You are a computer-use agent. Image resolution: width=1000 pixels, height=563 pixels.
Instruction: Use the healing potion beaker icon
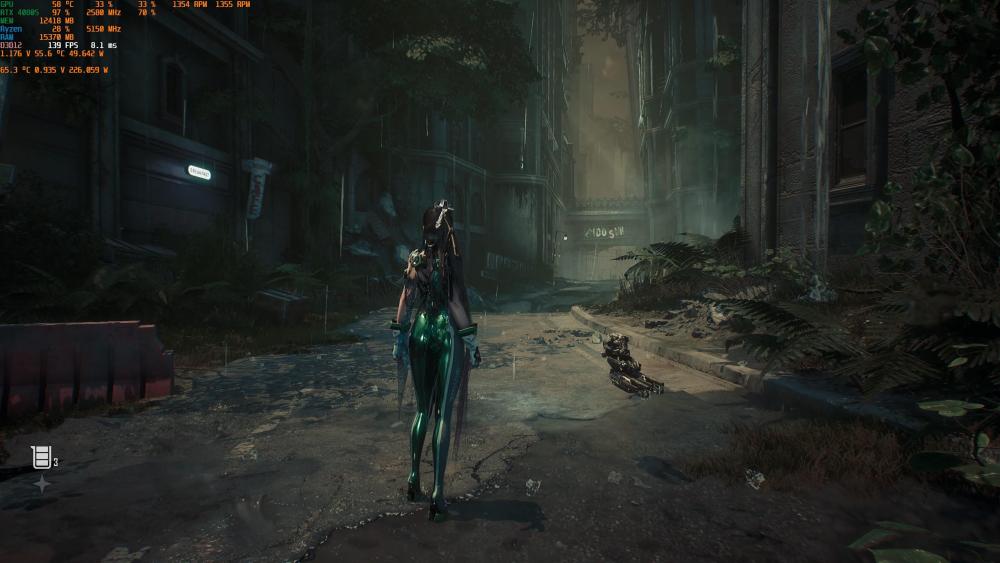[x=40, y=457]
